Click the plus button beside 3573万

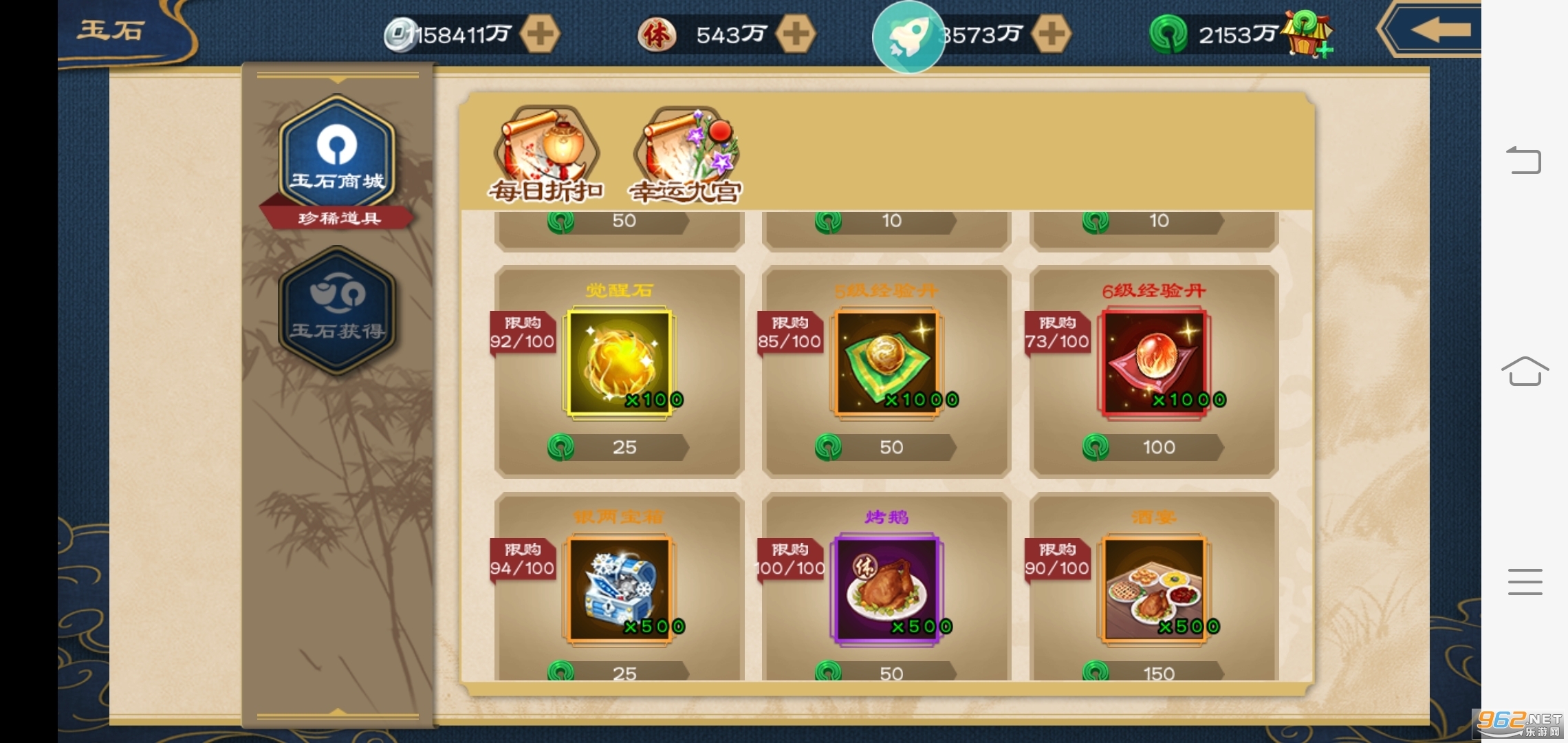click(x=1052, y=34)
